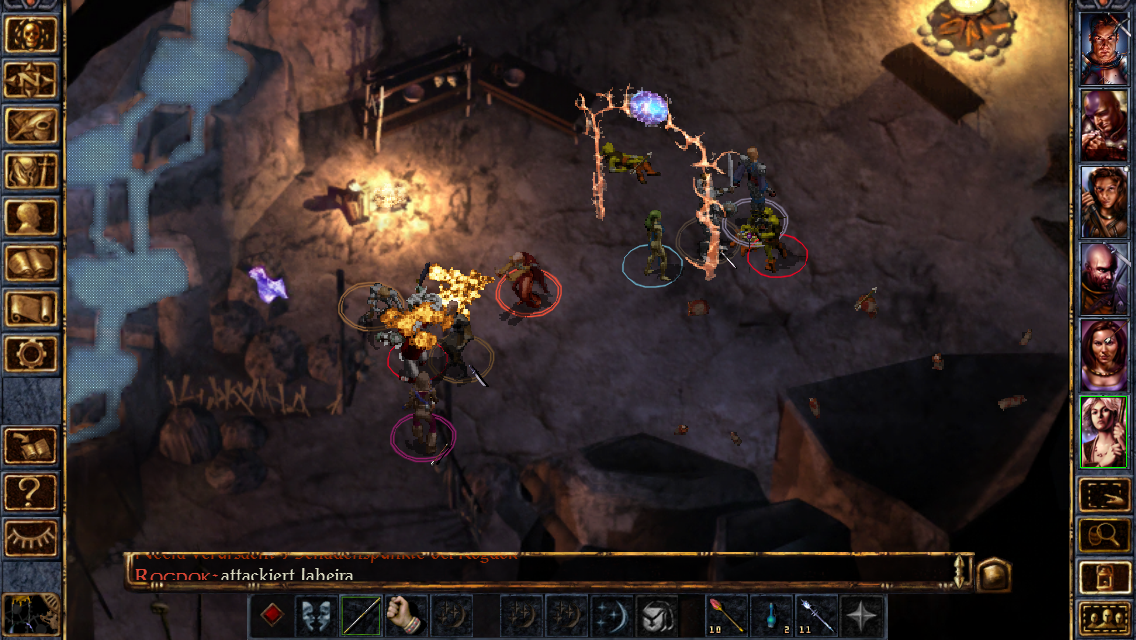Select the eyepatch woman's portrait
This screenshot has width=1136, height=640.
(x=1104, y=355)
